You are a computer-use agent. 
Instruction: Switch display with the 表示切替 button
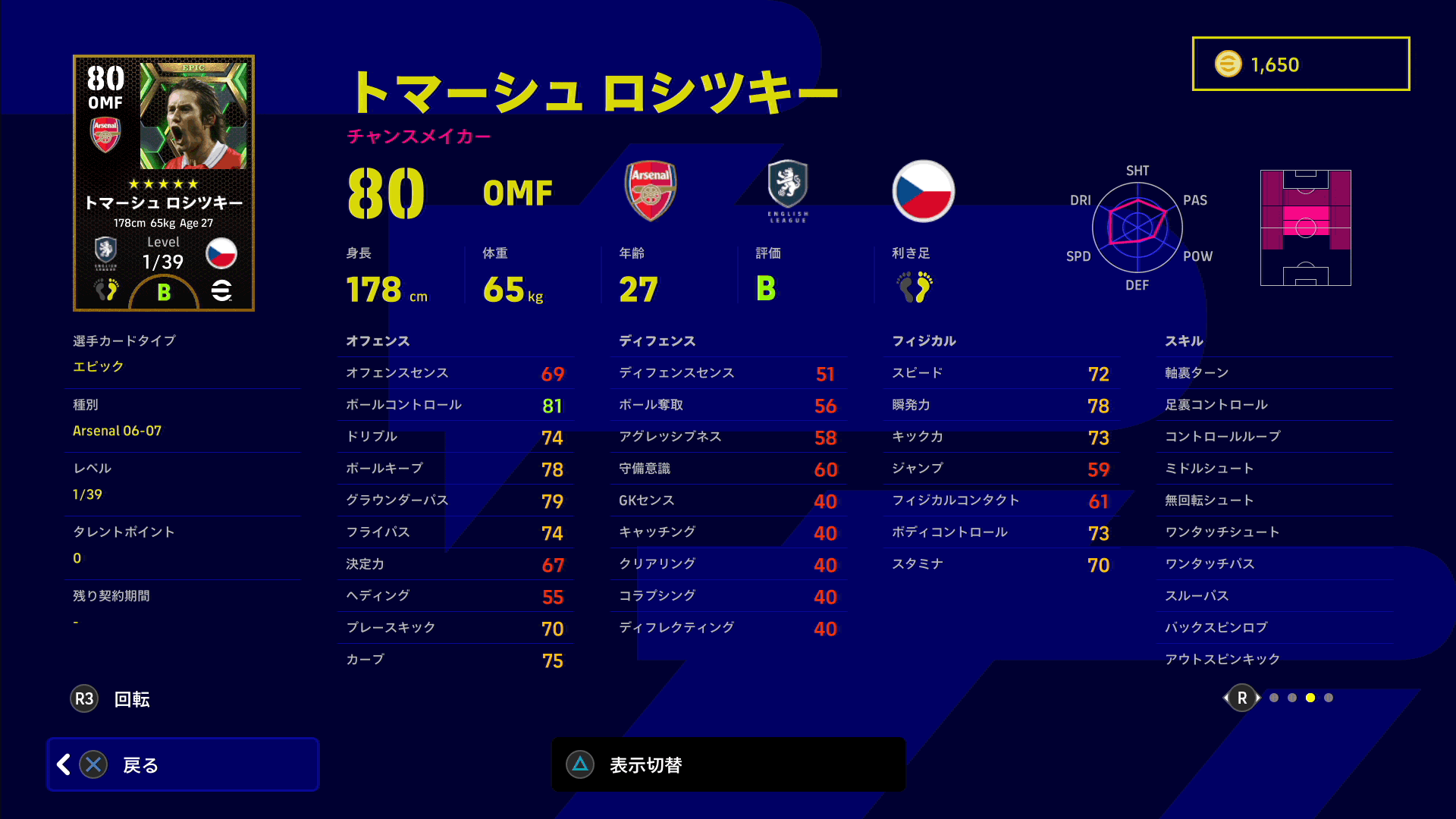(728, 764)
